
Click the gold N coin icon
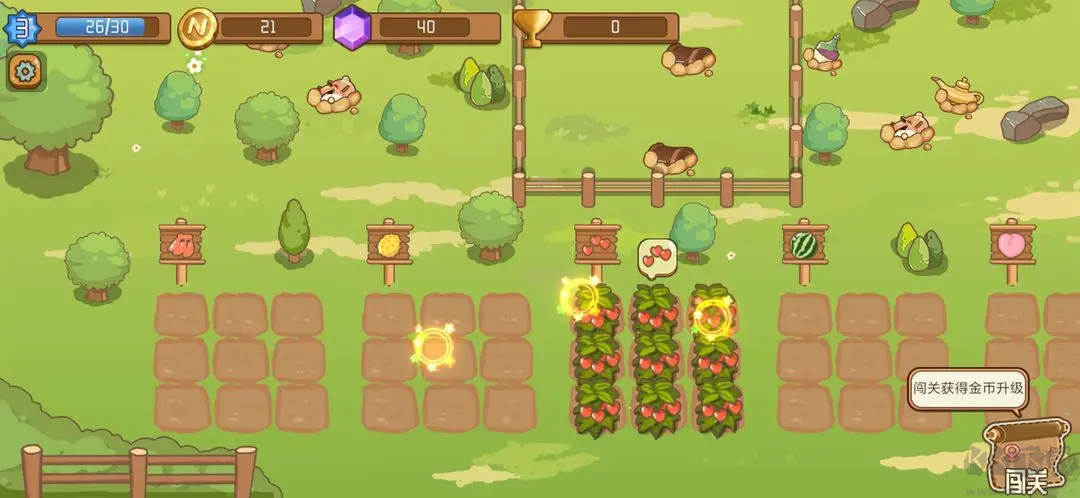click(197, 28)
